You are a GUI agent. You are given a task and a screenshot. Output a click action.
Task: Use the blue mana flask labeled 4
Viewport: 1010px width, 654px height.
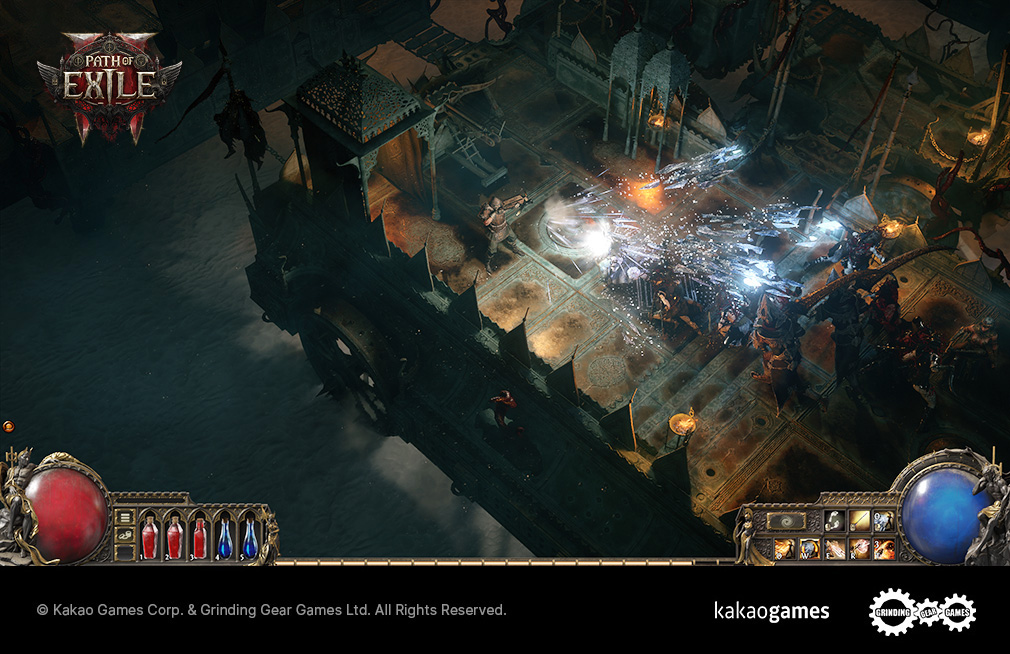[225, 537]
